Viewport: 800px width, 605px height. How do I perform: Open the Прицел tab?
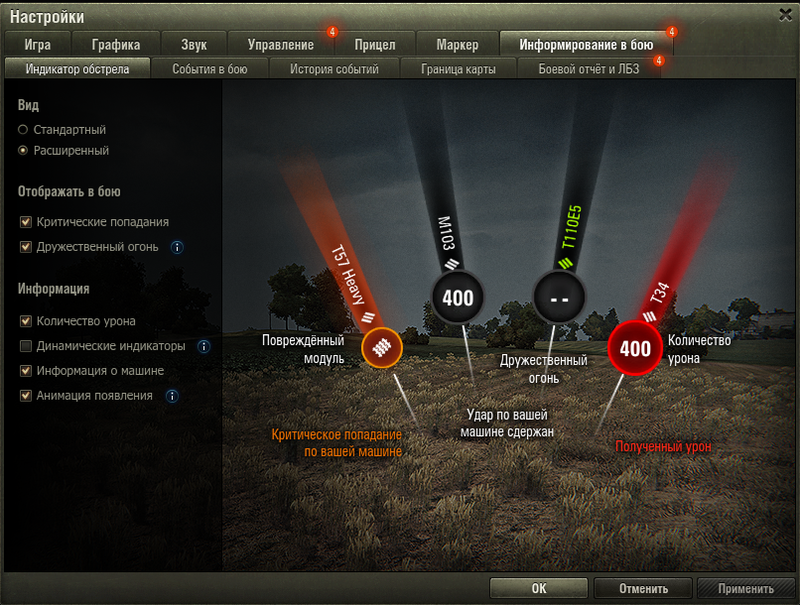pos(375,44)
